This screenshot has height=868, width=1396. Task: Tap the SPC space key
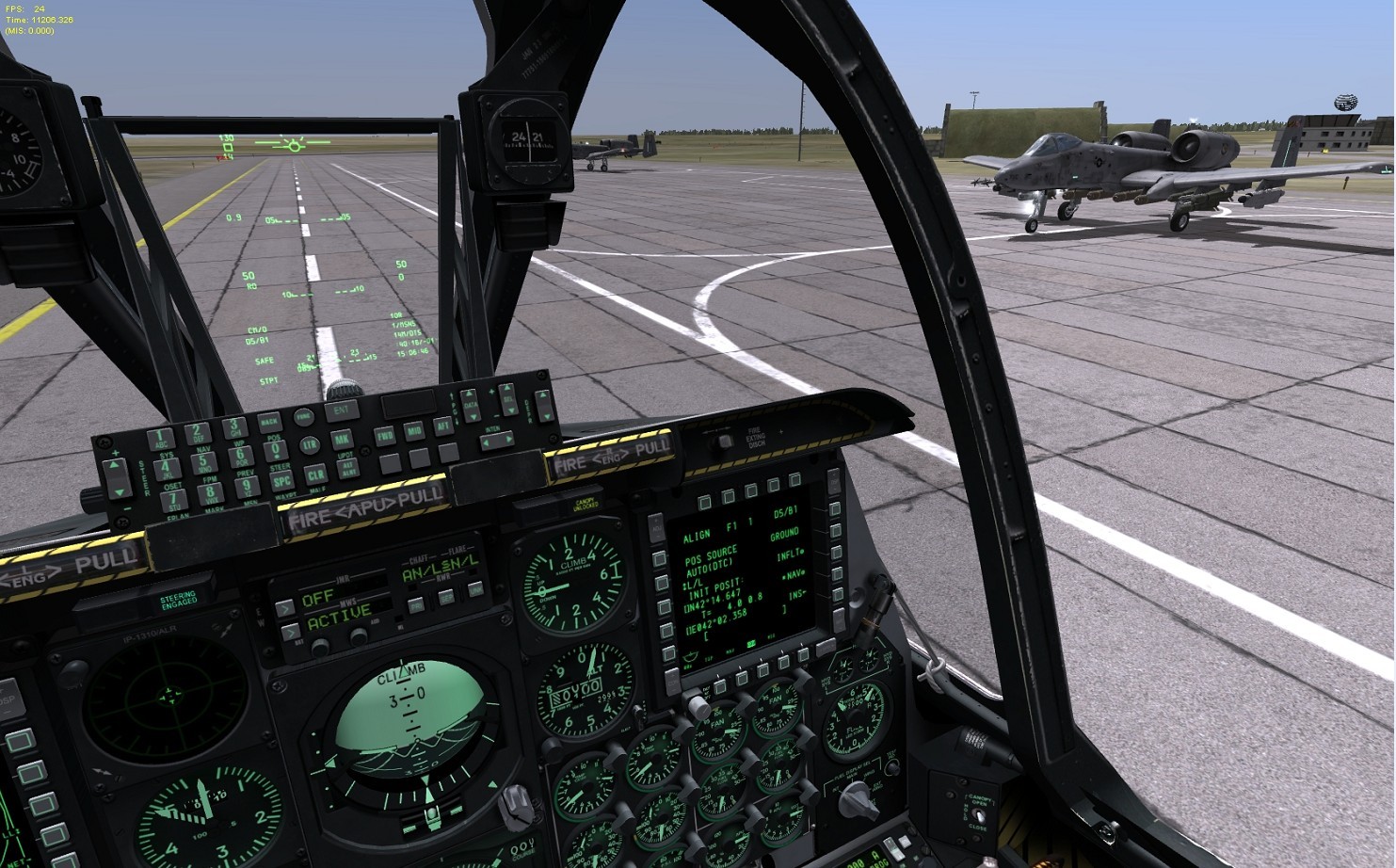click(x=282, y=480)
